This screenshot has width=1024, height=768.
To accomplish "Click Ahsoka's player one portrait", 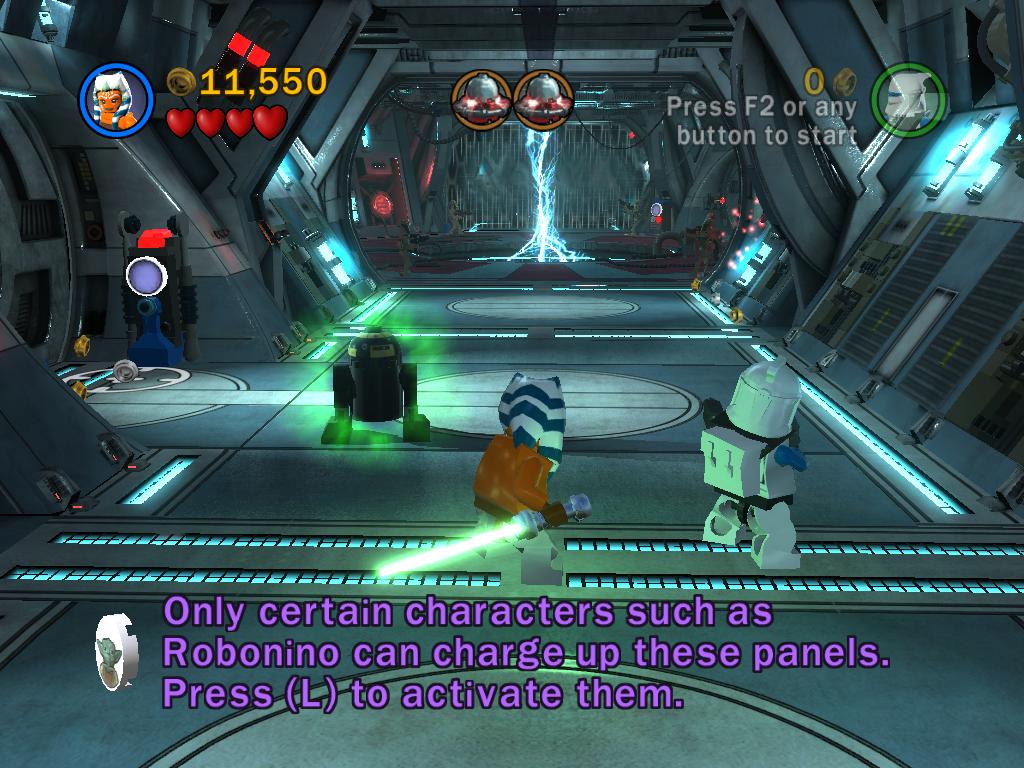I will tap(116, 100).
